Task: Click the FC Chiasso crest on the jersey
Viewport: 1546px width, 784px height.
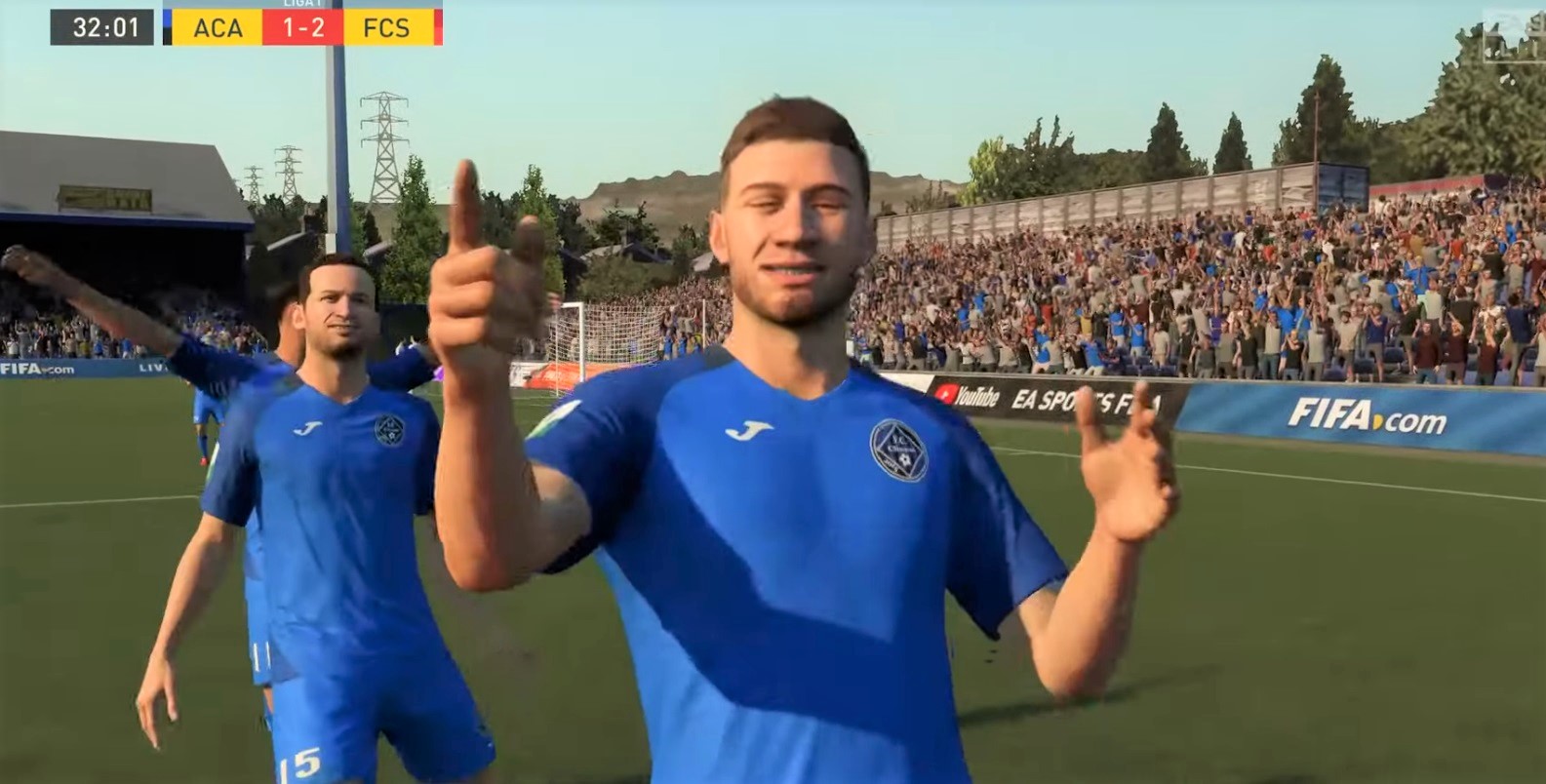Action: tap(895, 451)
